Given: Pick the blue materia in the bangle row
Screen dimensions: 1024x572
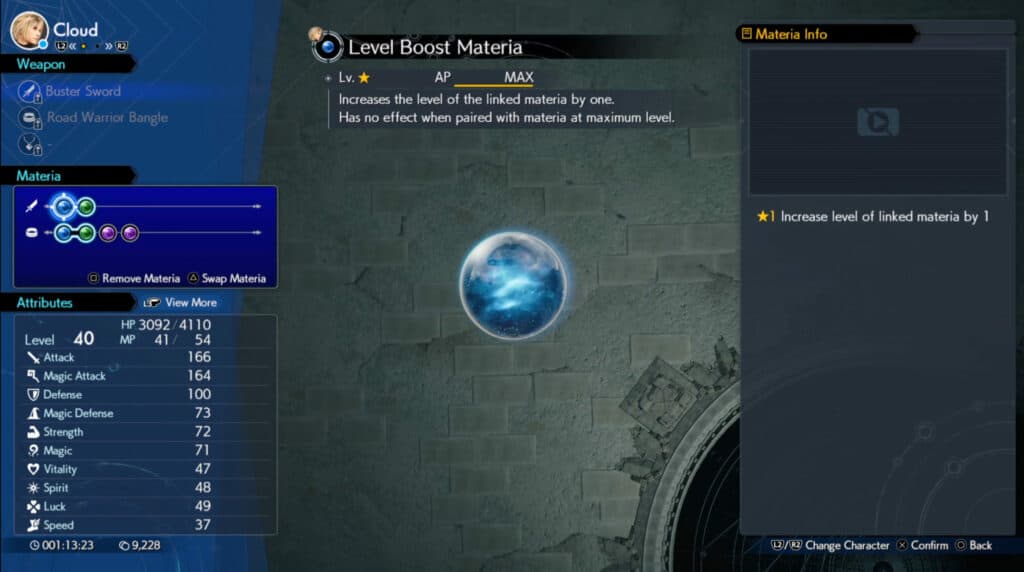Looking at the screenshot, I should tap(65, 233).
